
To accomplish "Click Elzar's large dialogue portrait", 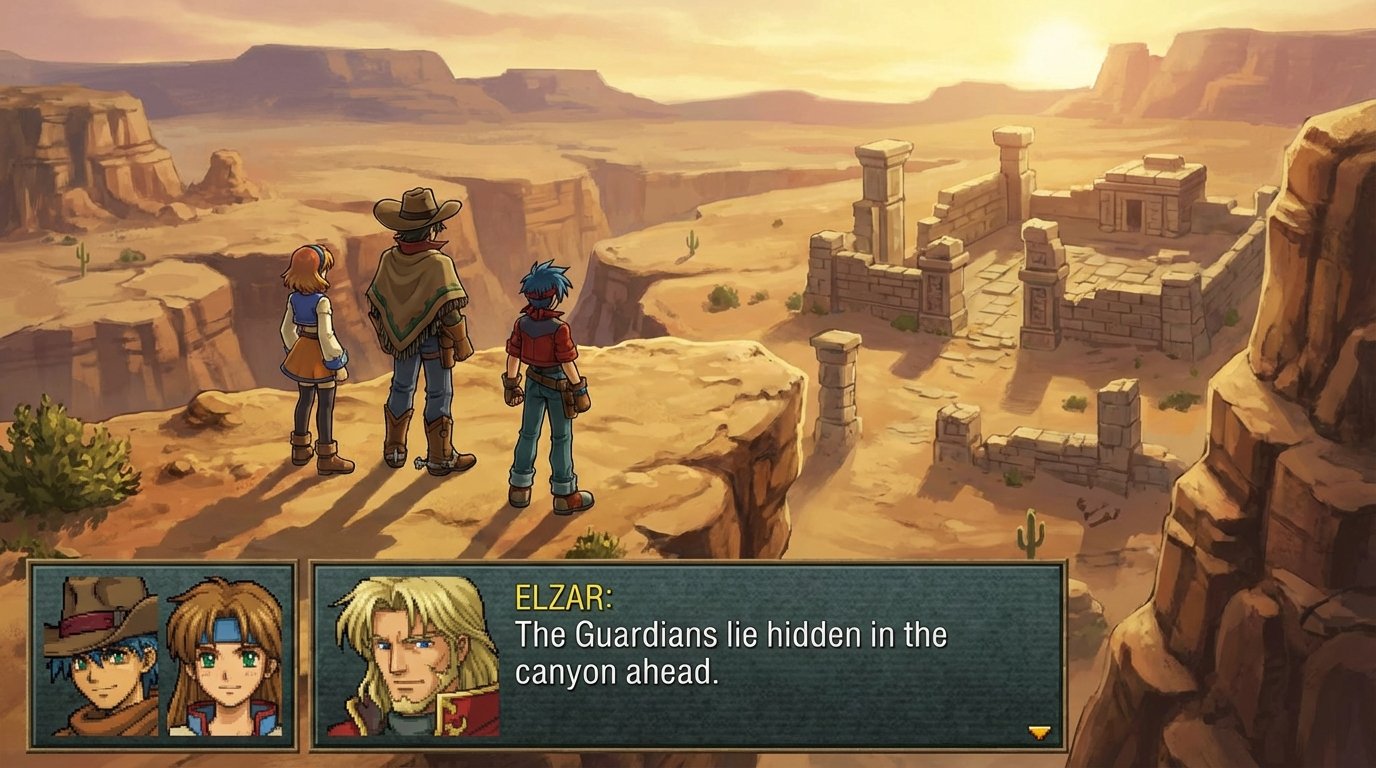I will (x=411, y=655).
